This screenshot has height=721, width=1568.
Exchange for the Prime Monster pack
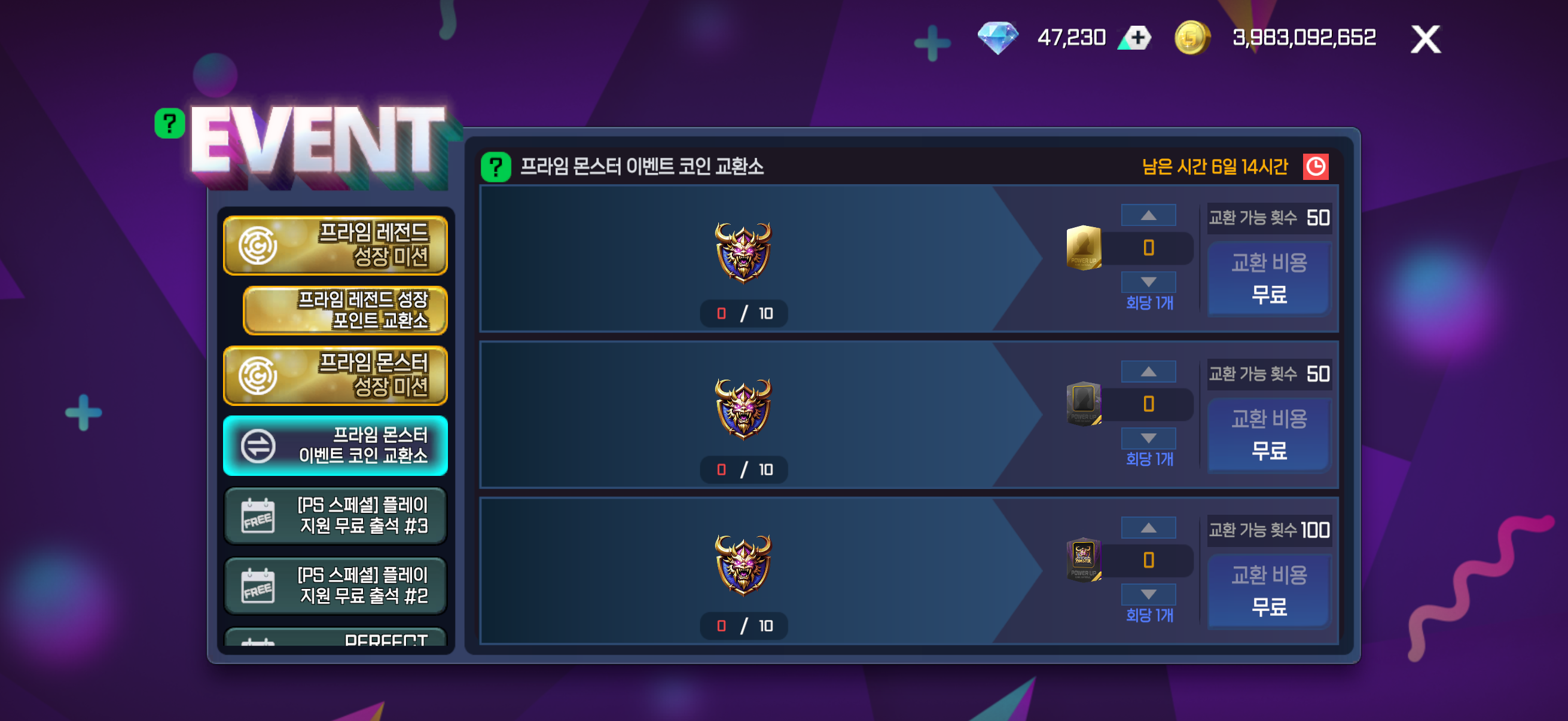click(1268, 591)
